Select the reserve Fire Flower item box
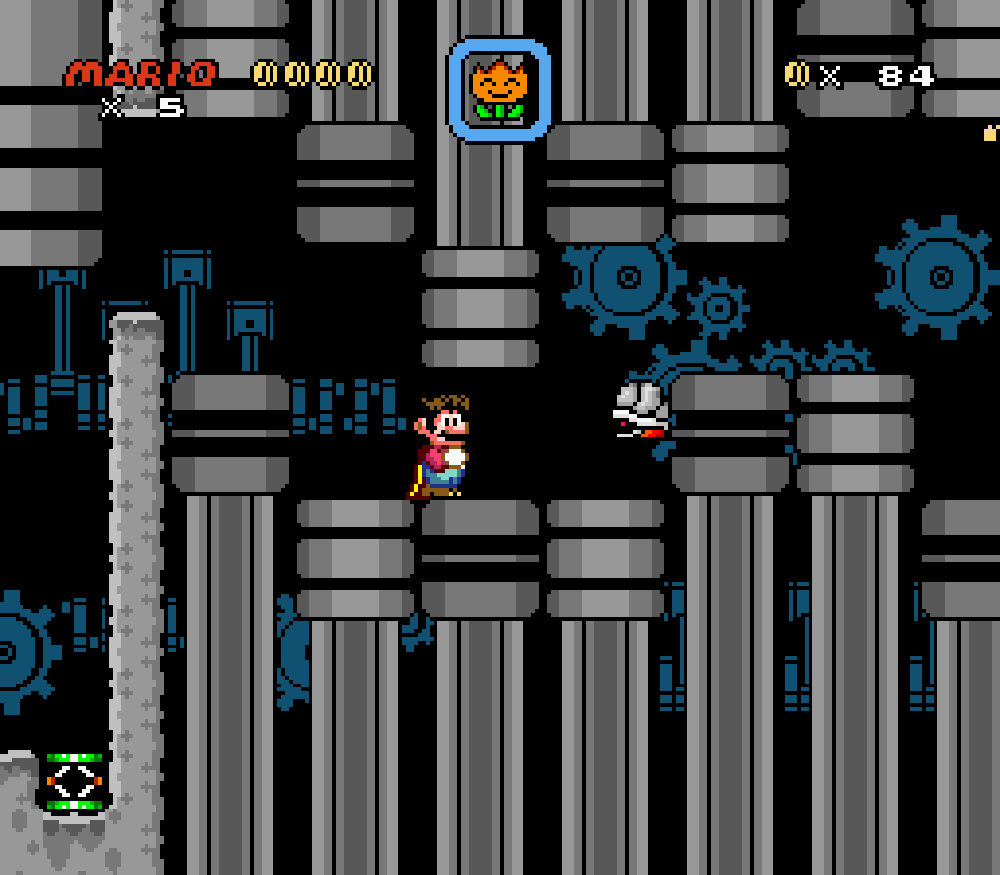The image size is (1000, 875). pyautogui.click(x=499, y=90)
